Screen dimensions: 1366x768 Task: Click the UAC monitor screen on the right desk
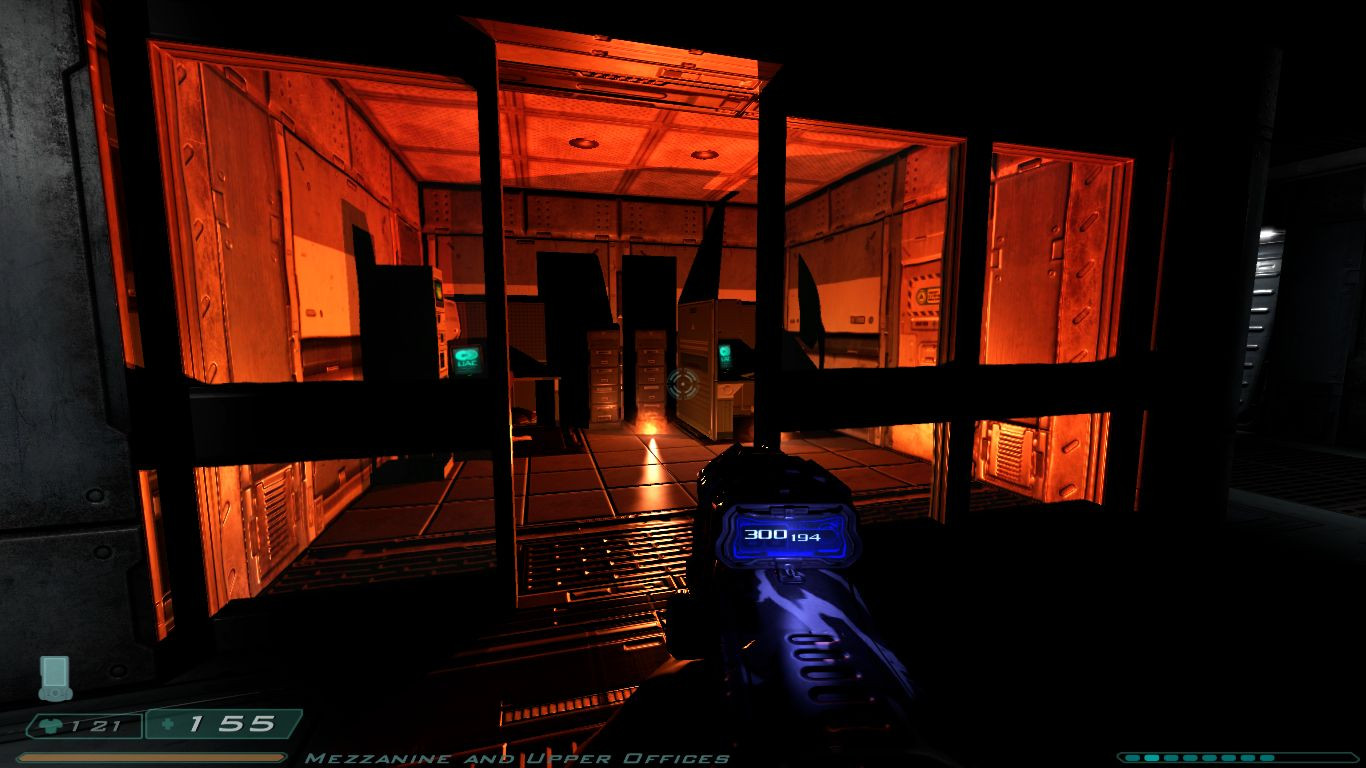727,356
